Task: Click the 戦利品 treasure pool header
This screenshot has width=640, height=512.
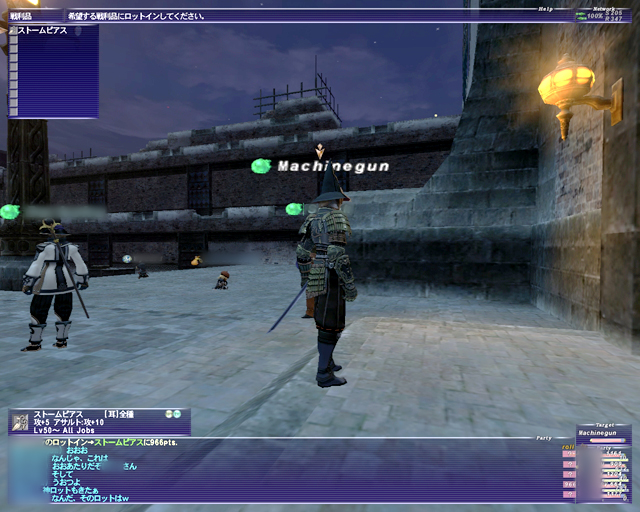Action: click(22, 17)
